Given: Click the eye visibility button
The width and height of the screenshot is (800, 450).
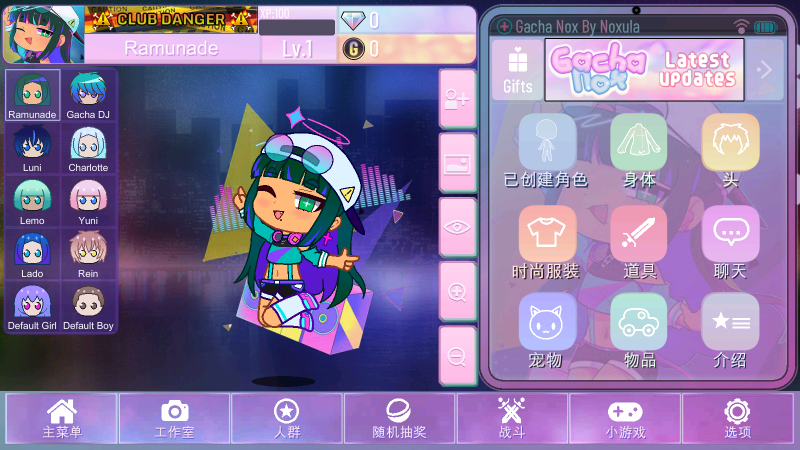Looking at the screenshot, I should coord(457,226).
